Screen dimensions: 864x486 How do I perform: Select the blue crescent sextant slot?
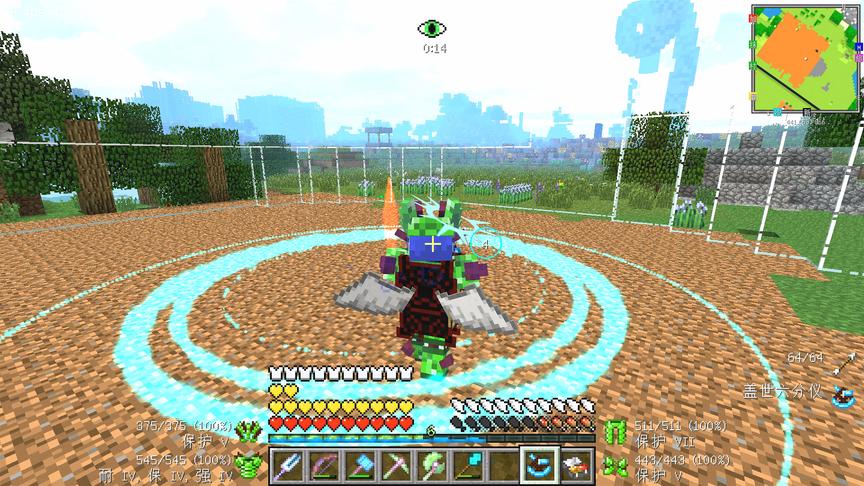[x=539, y=465]
